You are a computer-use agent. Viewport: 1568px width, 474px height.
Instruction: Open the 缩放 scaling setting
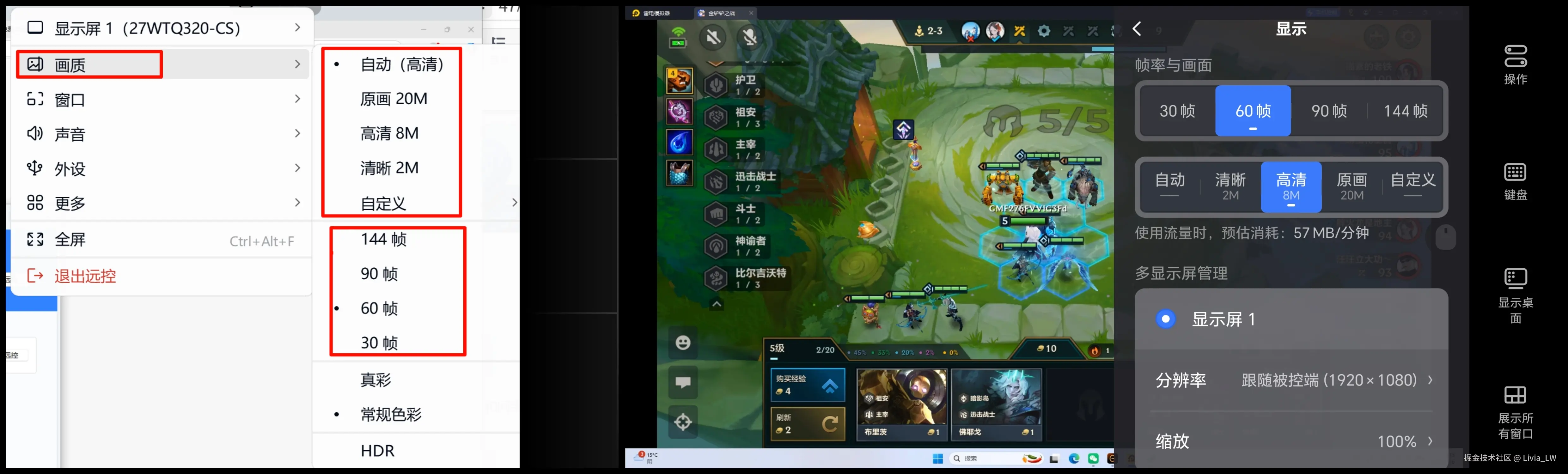click(1290, 441)
